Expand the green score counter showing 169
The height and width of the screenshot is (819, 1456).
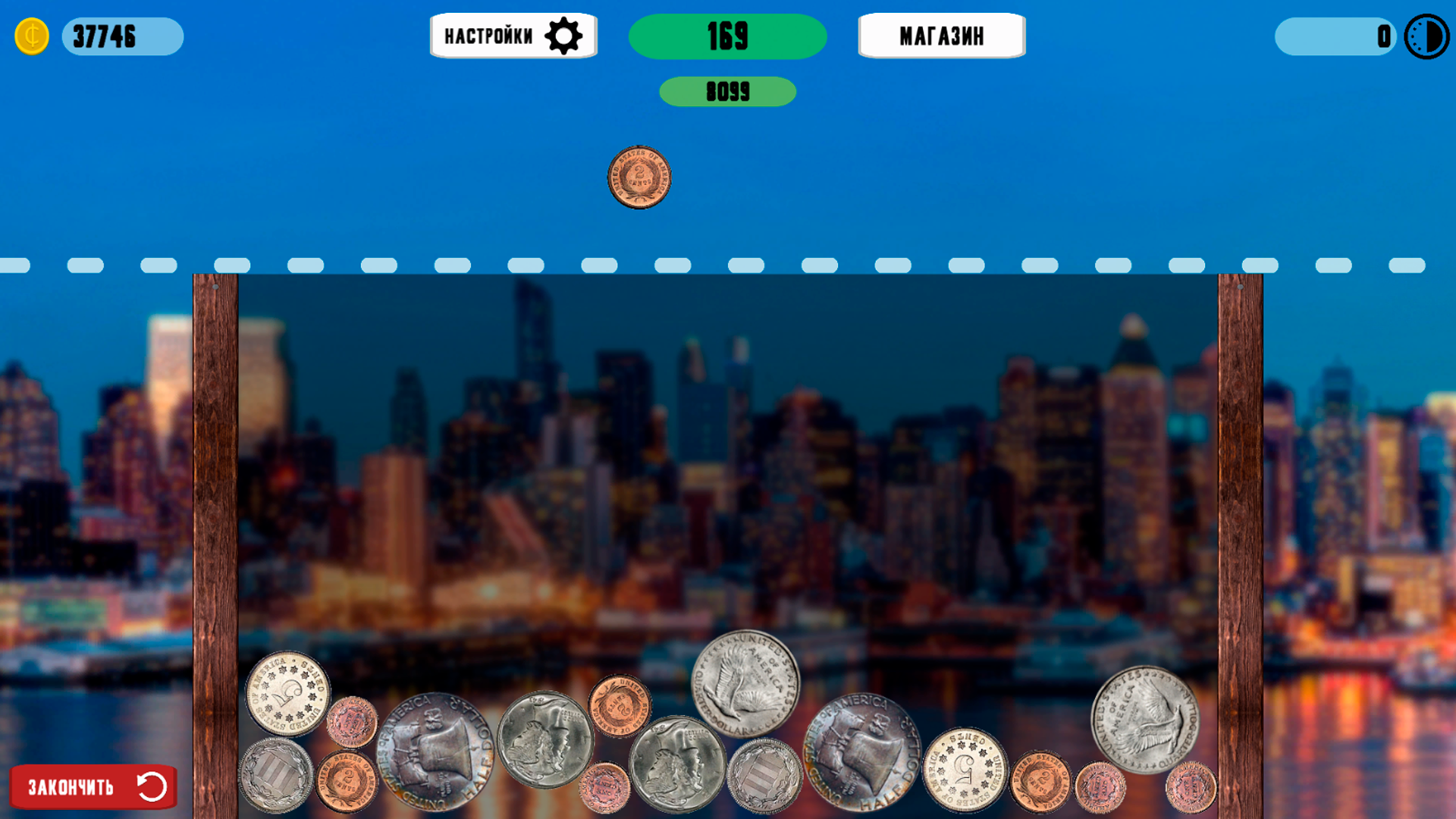tap(727, 35)
